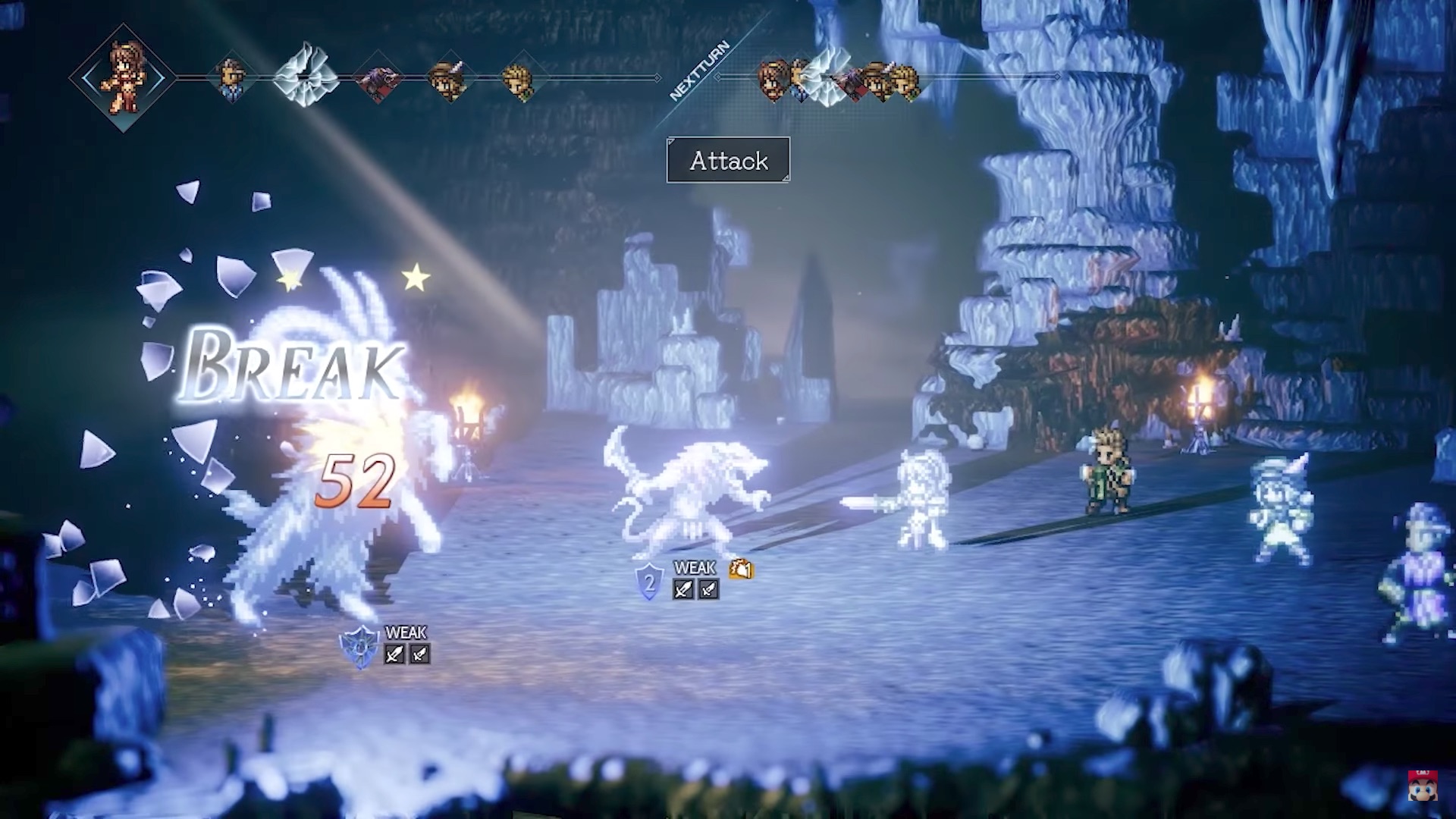Select the dancer's active turn portrait
Image resolution: width=1456 pixels, height=819 pixels.
click(124, 77)
